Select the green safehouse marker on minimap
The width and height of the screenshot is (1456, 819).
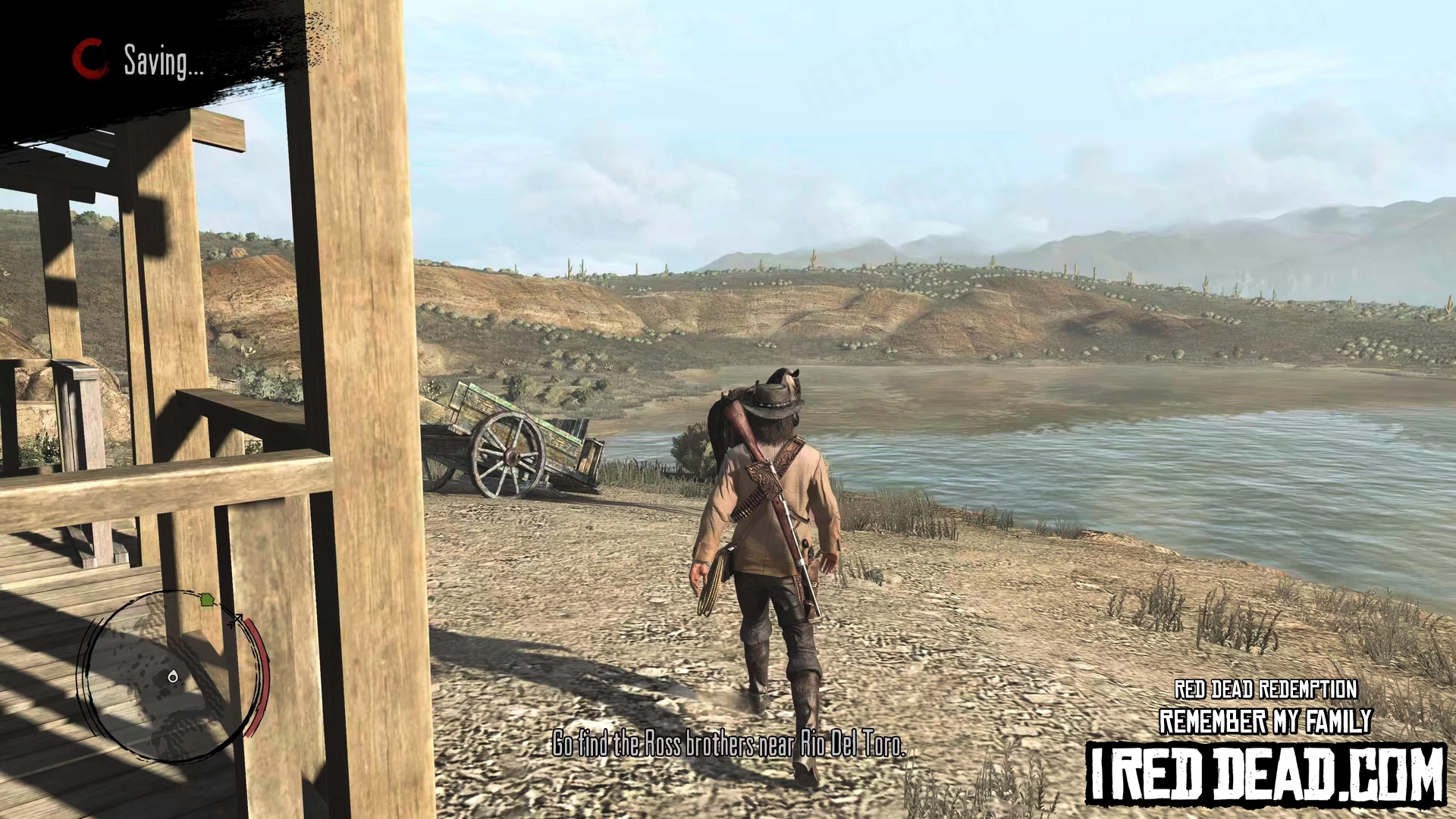point(206,600)
